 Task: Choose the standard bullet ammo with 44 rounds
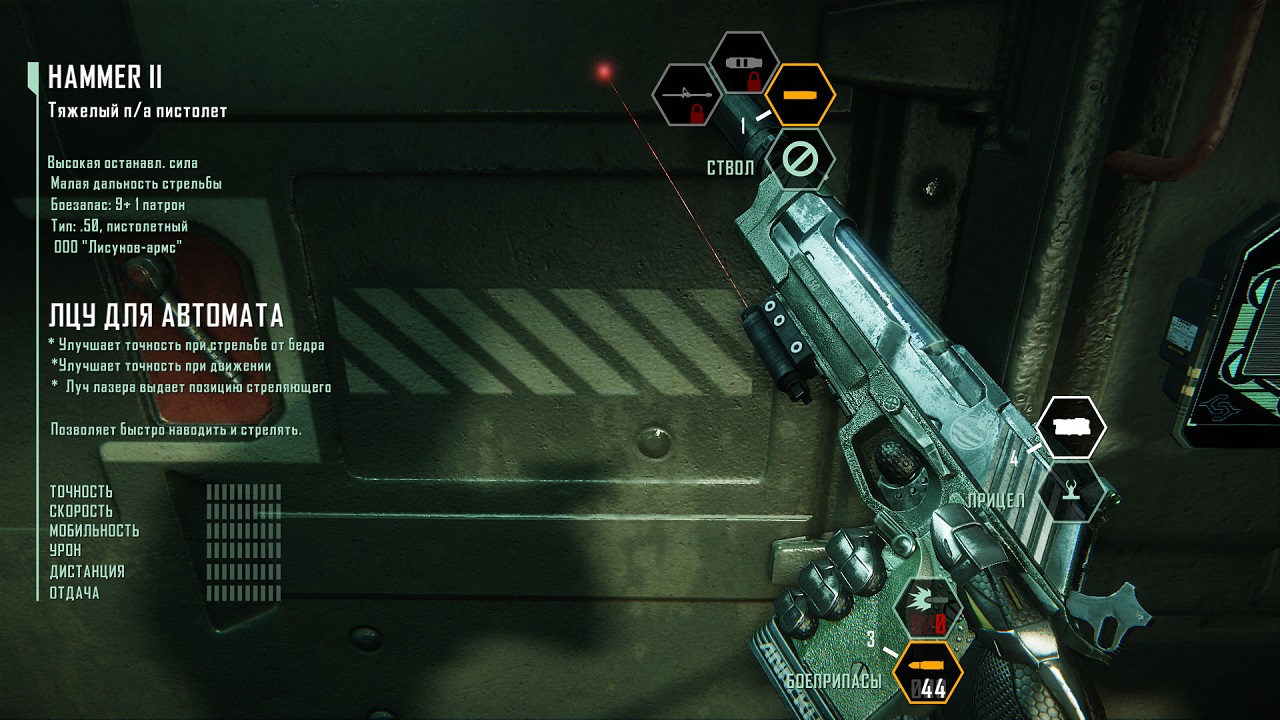pyautogui.click(x=927, y=672)
